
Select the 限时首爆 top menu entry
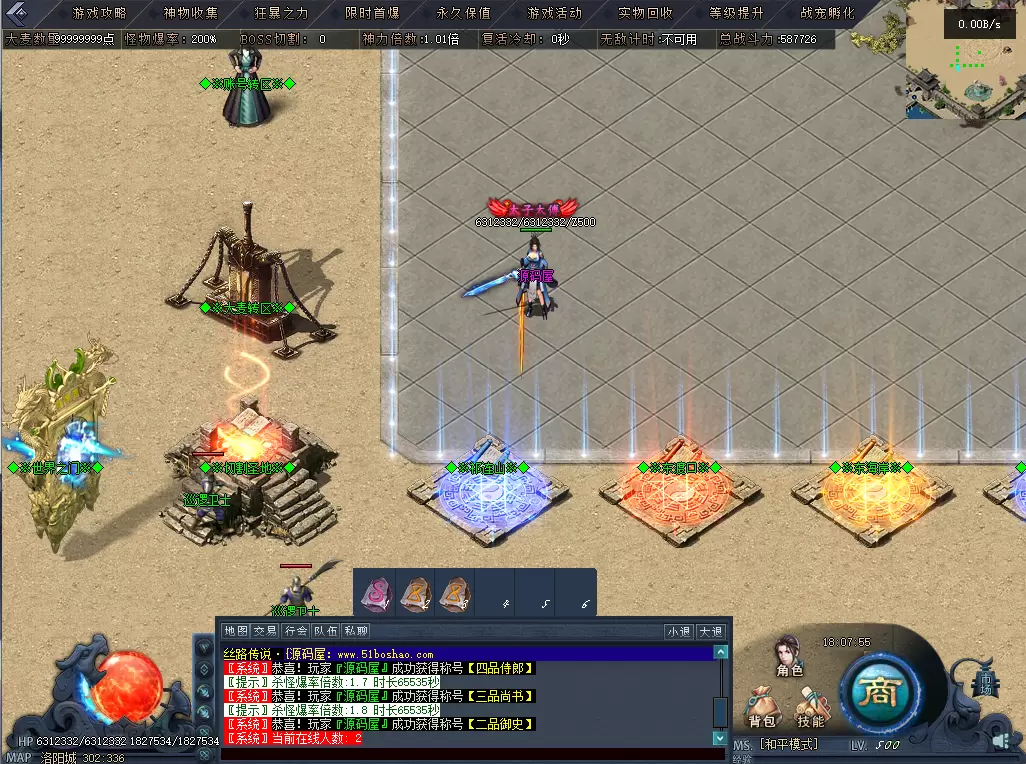click(372, 13)
